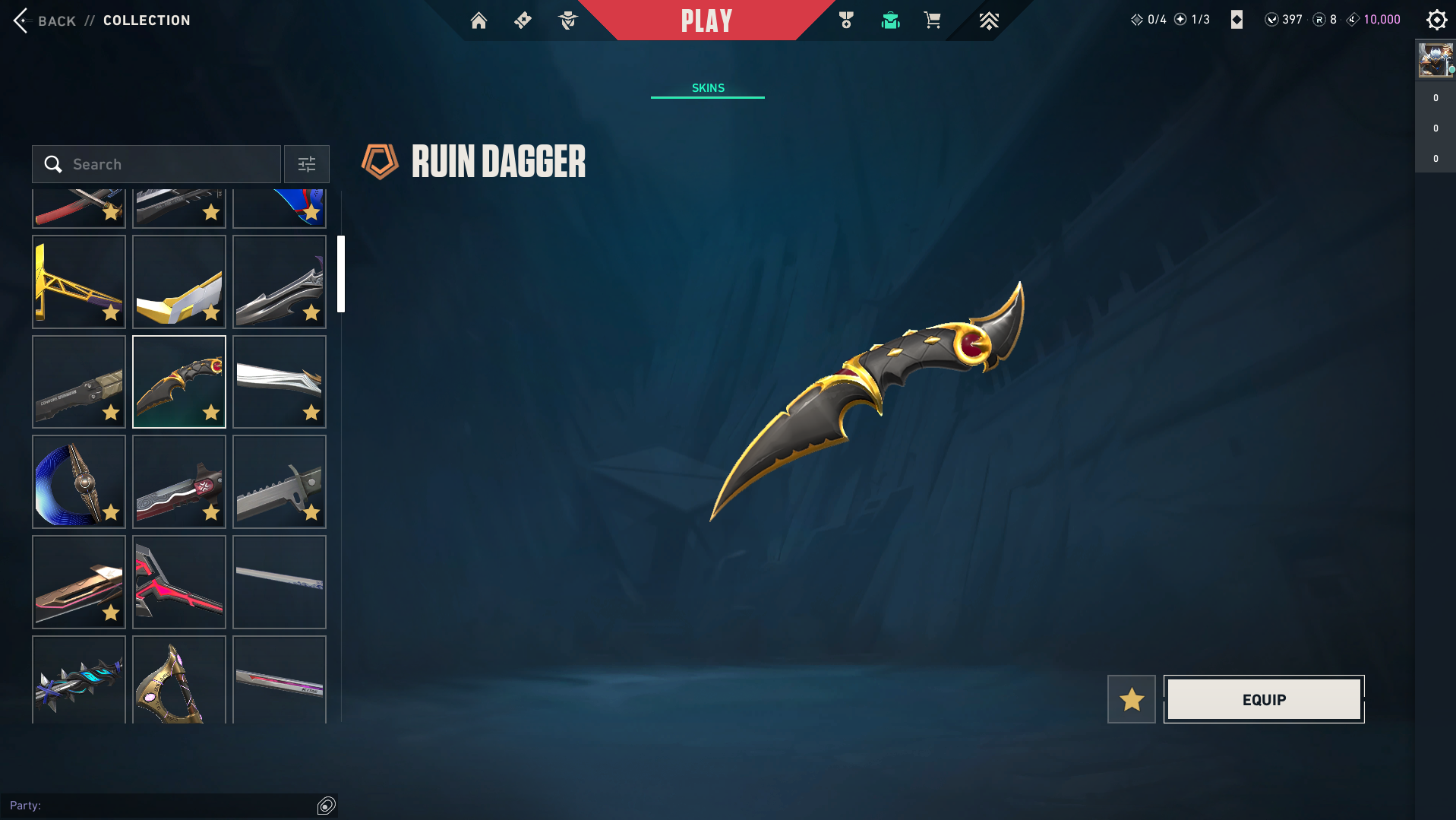
Task: Choose the blue crescent fan melee skin
Action: point(79,482)
